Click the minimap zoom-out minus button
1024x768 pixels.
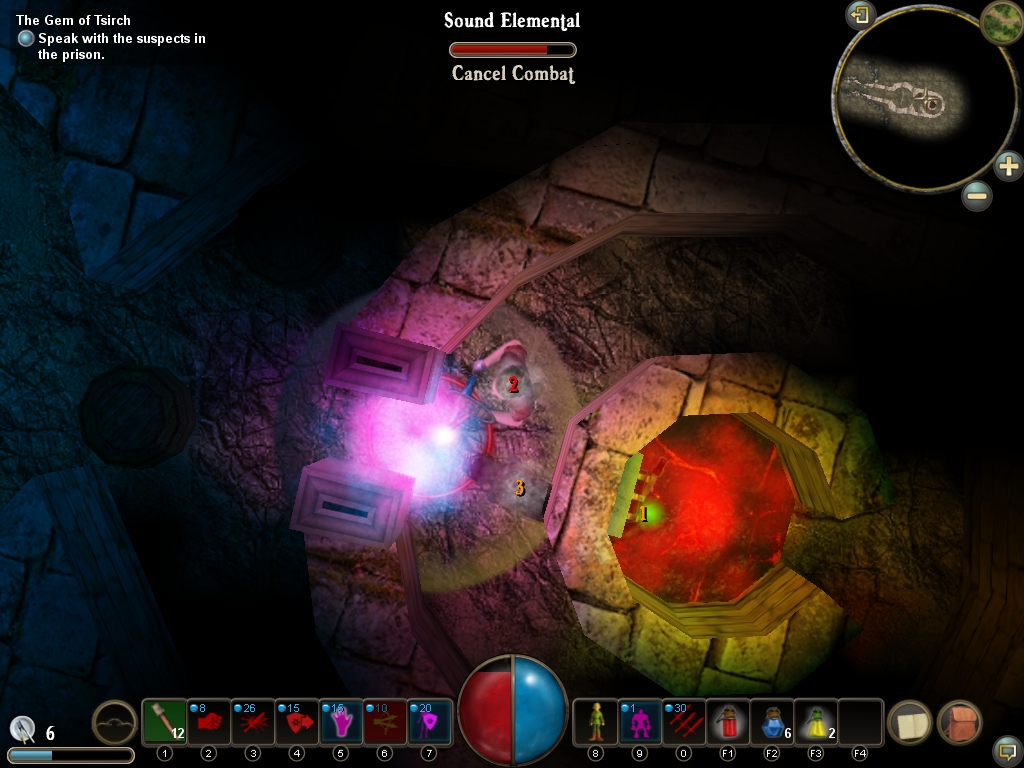pos(977,196)
